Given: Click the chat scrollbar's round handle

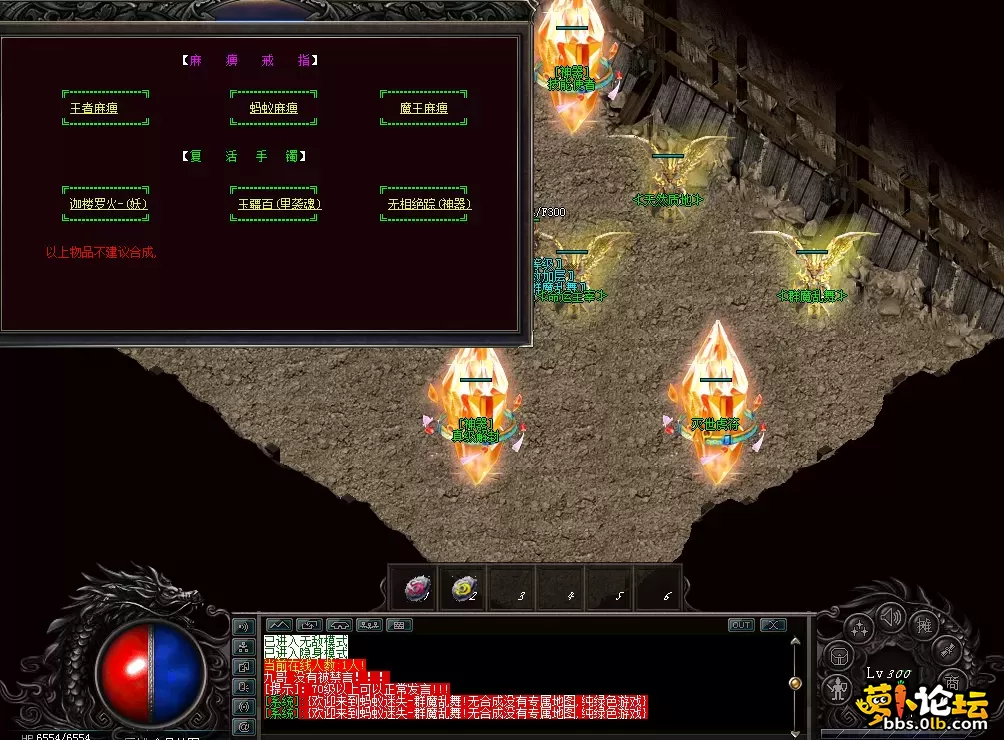Looking at the screenshot, I should point(795,683).
